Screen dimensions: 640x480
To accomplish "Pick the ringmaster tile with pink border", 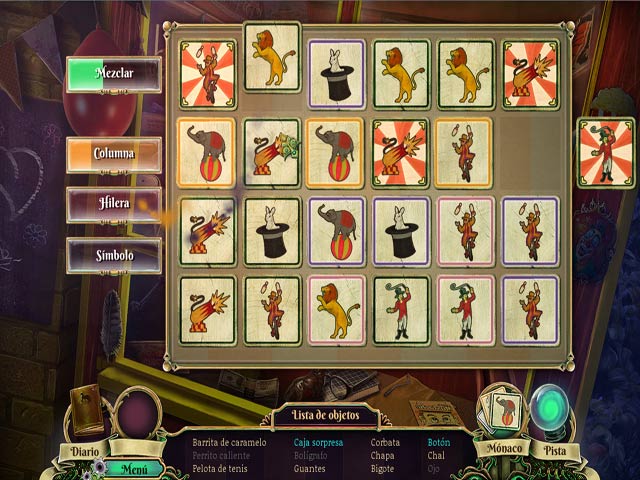I will (x=465, y=310).
